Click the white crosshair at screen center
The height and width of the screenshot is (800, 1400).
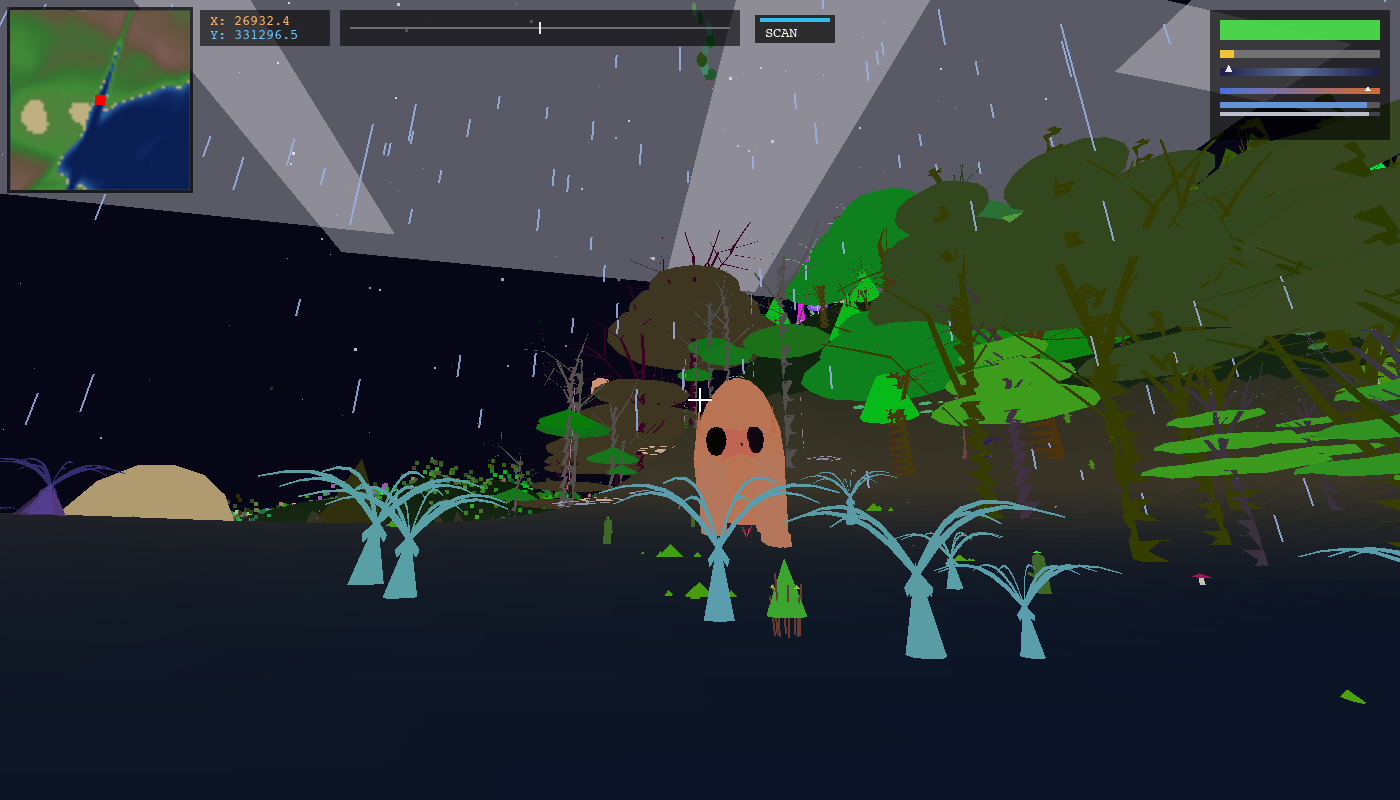(699, 398)
